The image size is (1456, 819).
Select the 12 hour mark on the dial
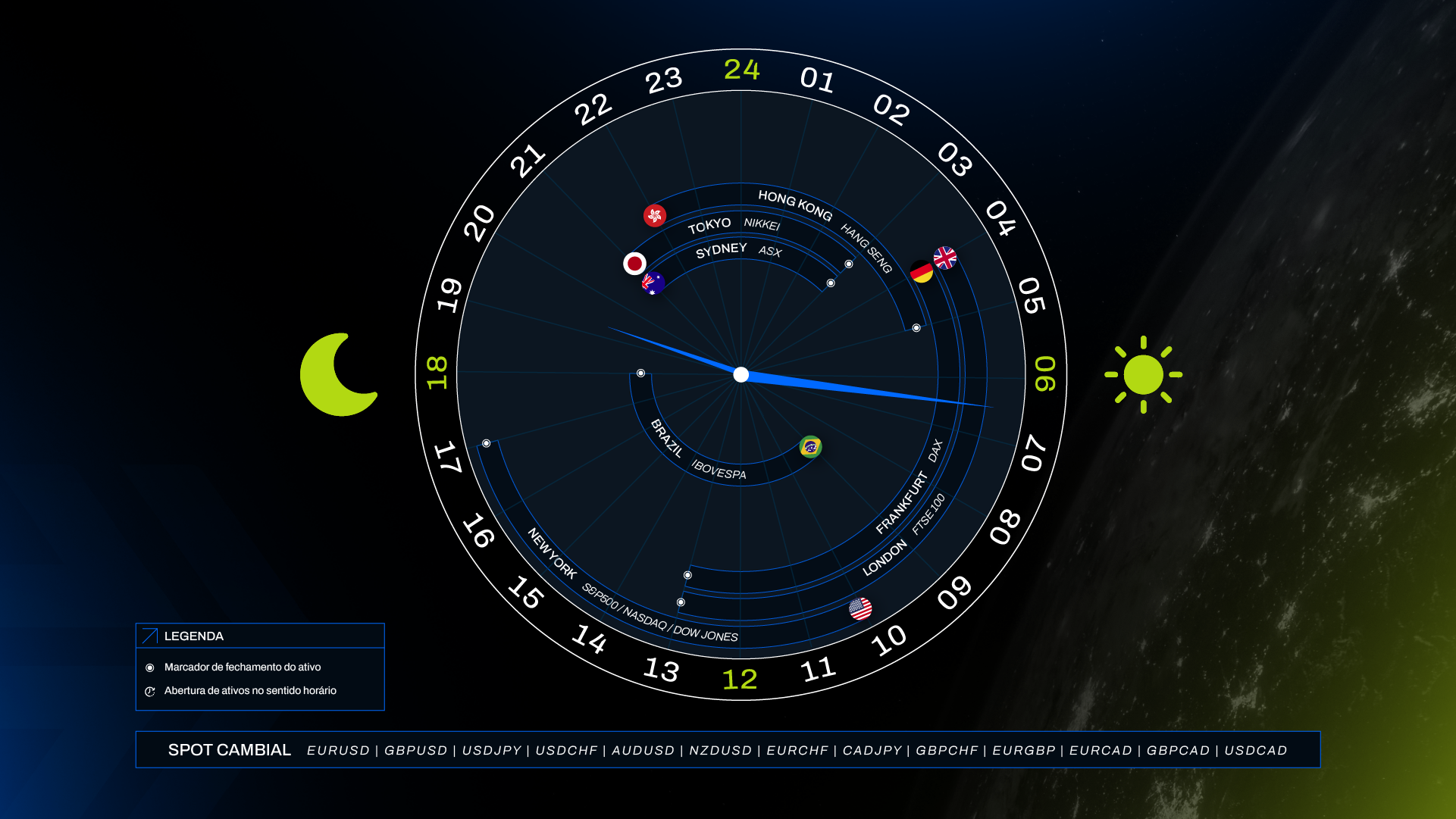tap(740, 679)
